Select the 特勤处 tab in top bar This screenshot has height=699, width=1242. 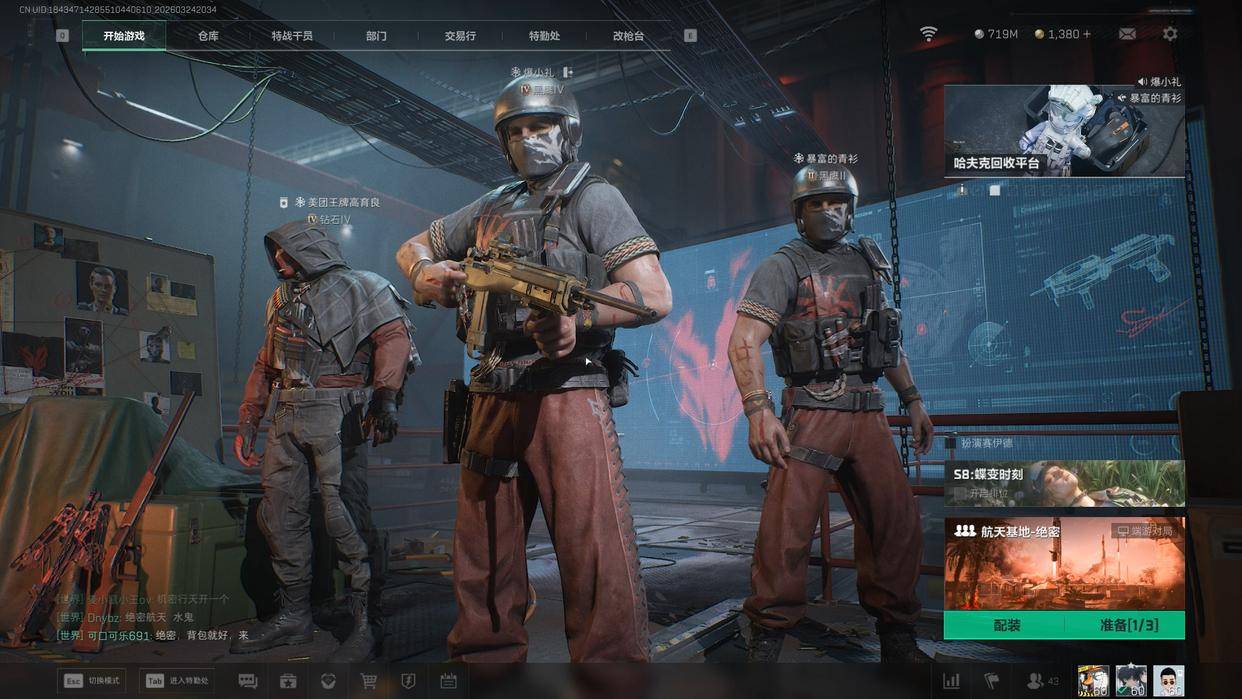coord(544,36)
